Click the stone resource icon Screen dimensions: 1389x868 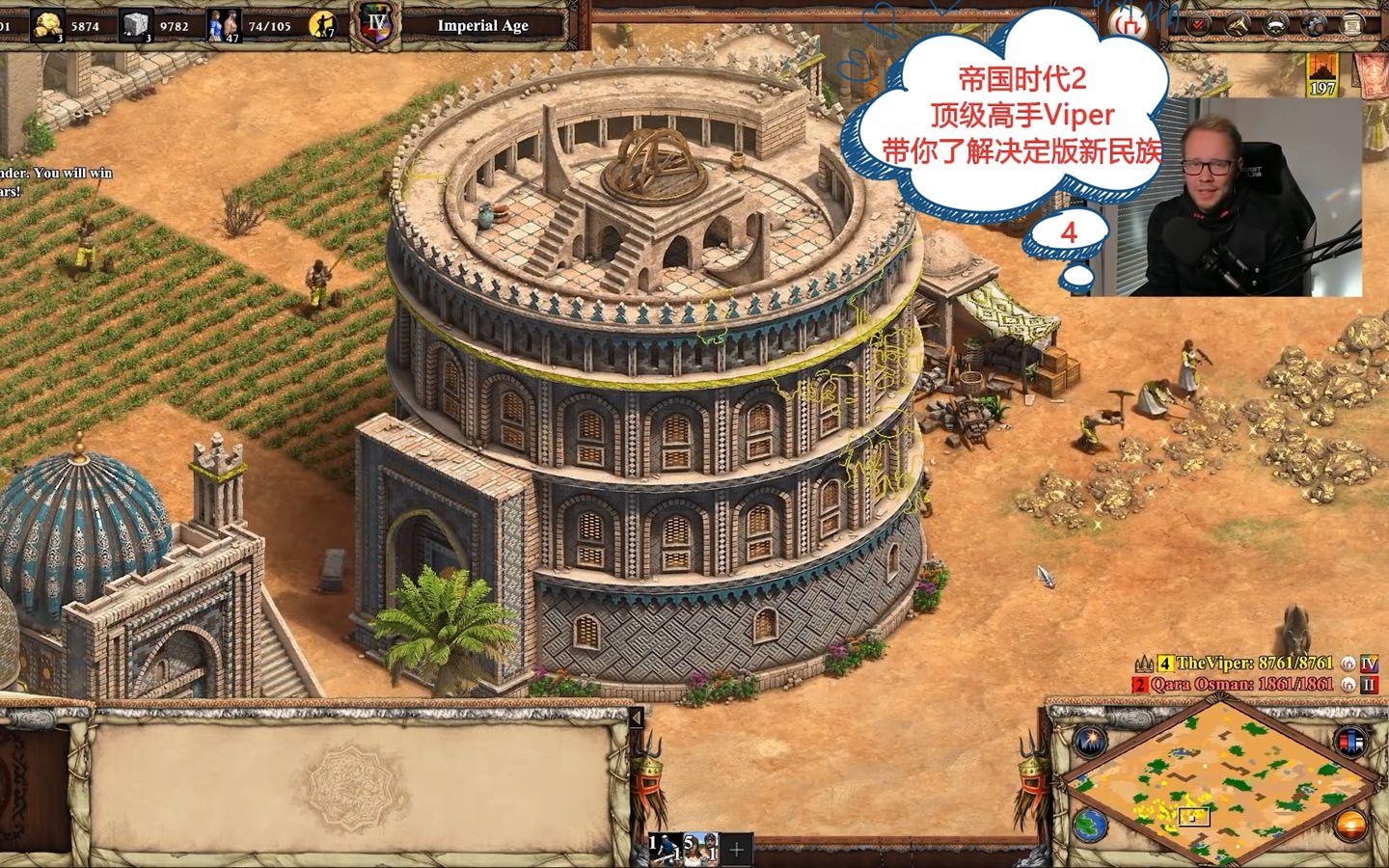137,26
